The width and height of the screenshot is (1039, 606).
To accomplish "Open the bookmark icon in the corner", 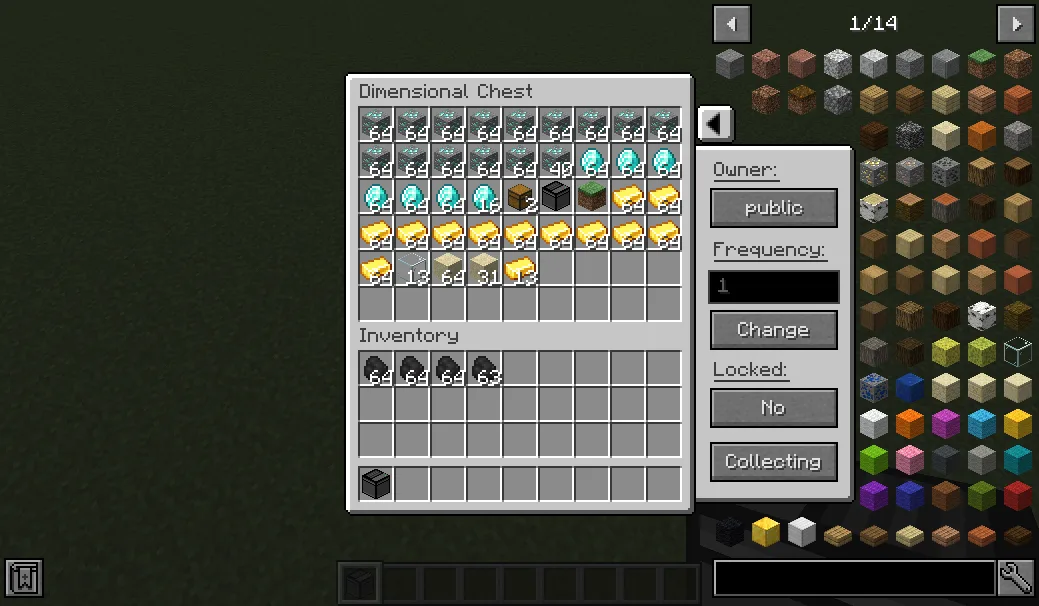I will (x=24, y=578).
